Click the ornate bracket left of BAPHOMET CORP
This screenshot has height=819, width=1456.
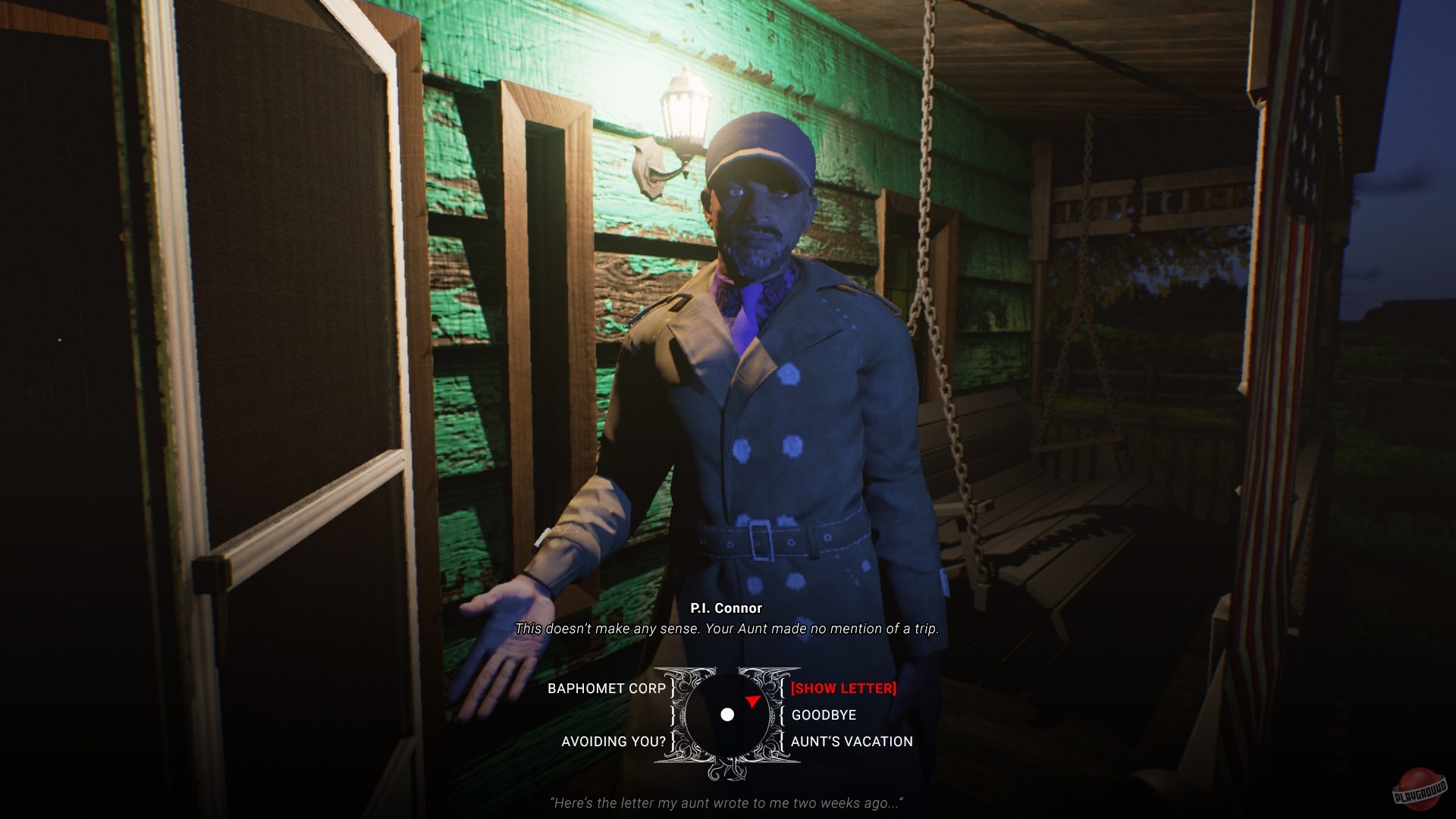(x=670, y=688)
